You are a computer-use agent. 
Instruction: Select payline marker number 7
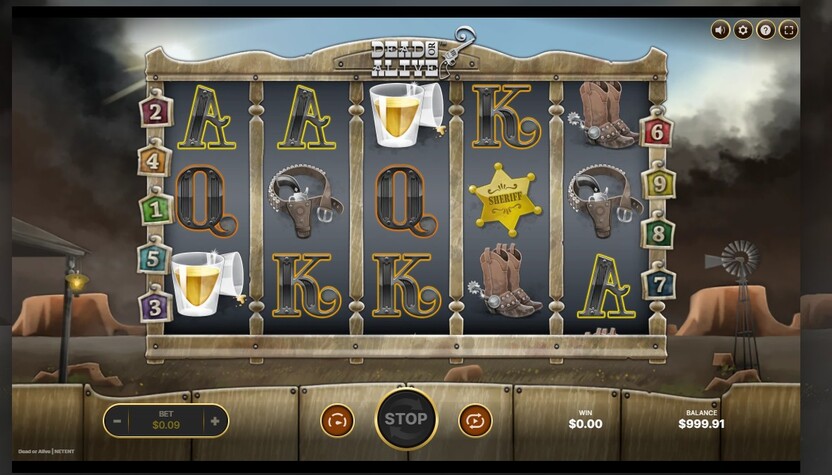658,282
